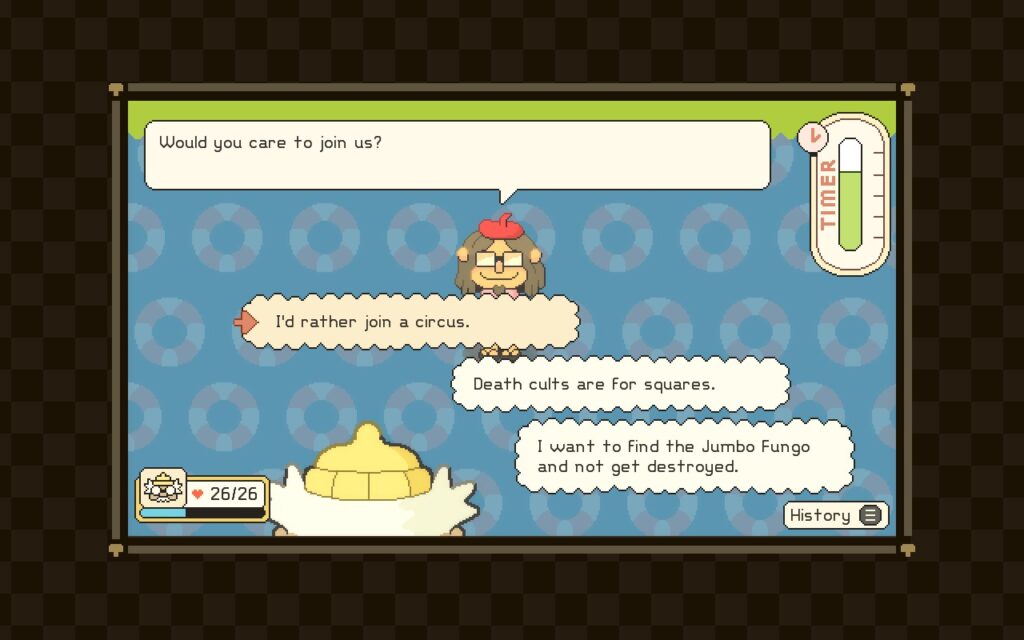The width and height of the screenshot is (1024, 640).
Task: Choose "I'd rather join a circus." reply
Action: click(x=410, y=322)
